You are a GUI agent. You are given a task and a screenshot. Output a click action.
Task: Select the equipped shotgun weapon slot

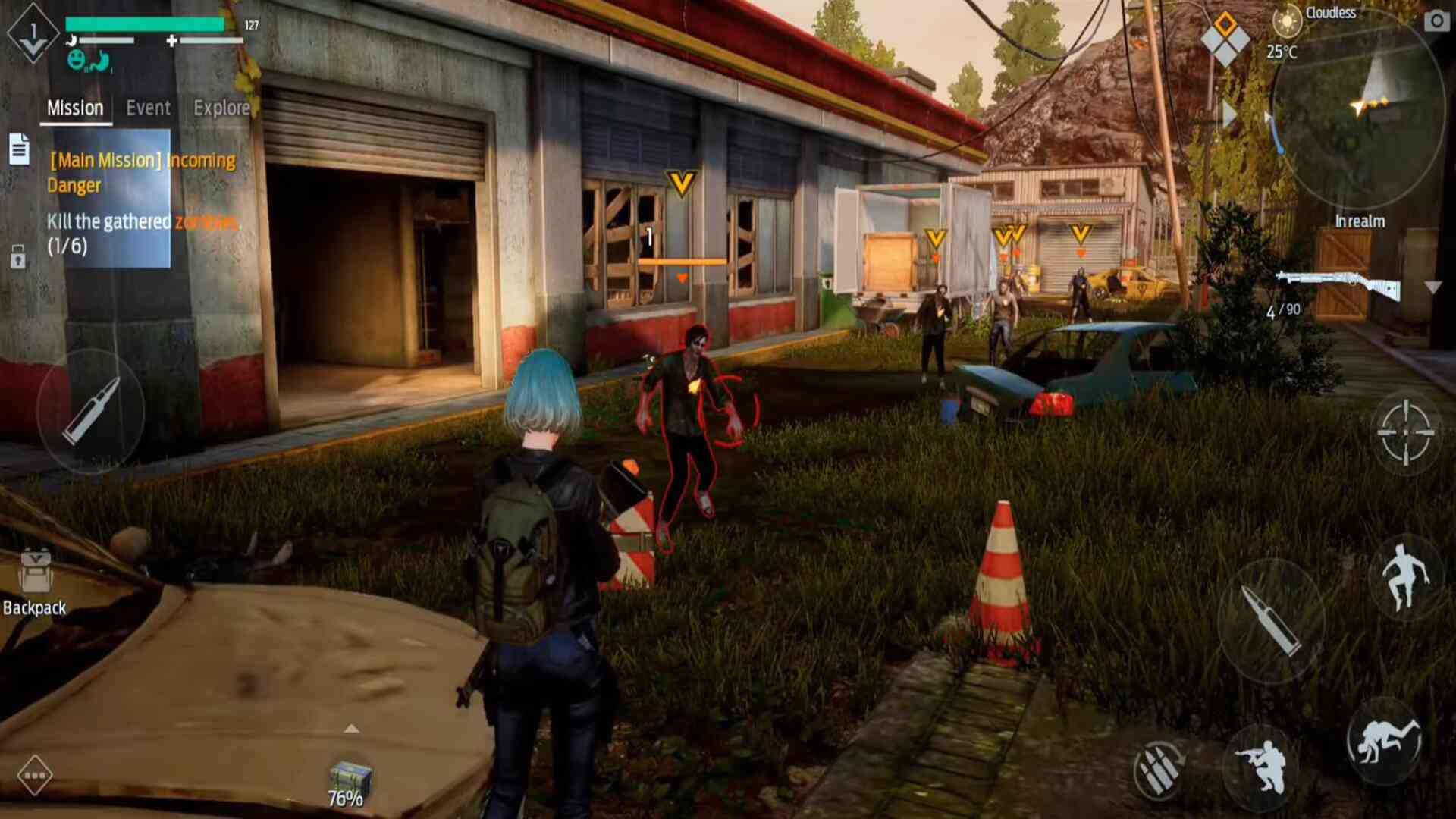tap(1338, 287)
